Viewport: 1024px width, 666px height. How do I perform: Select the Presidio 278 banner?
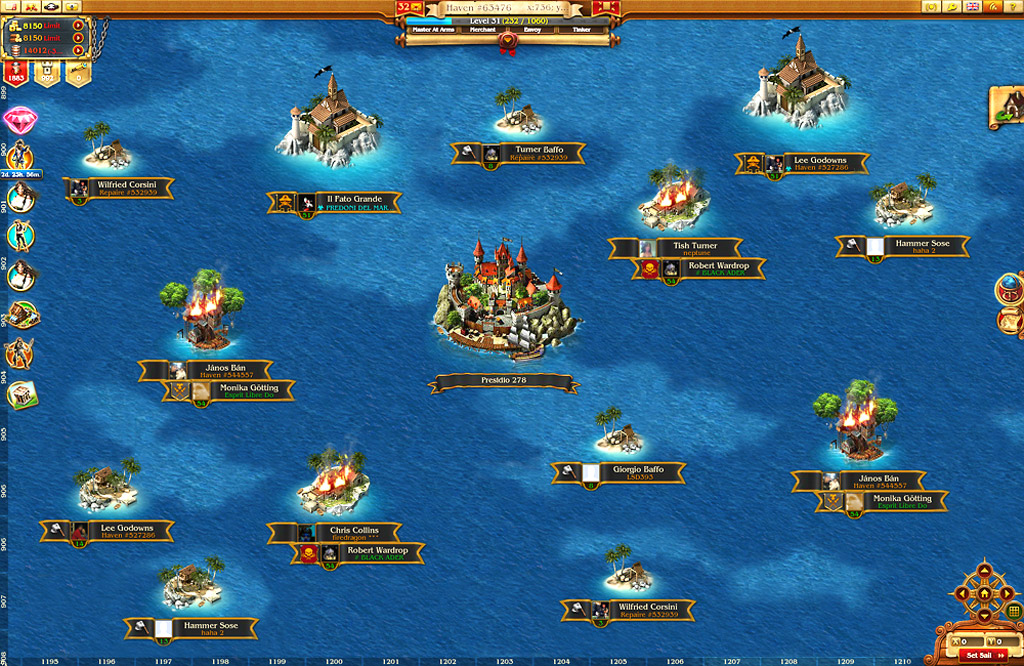[503, 381]
